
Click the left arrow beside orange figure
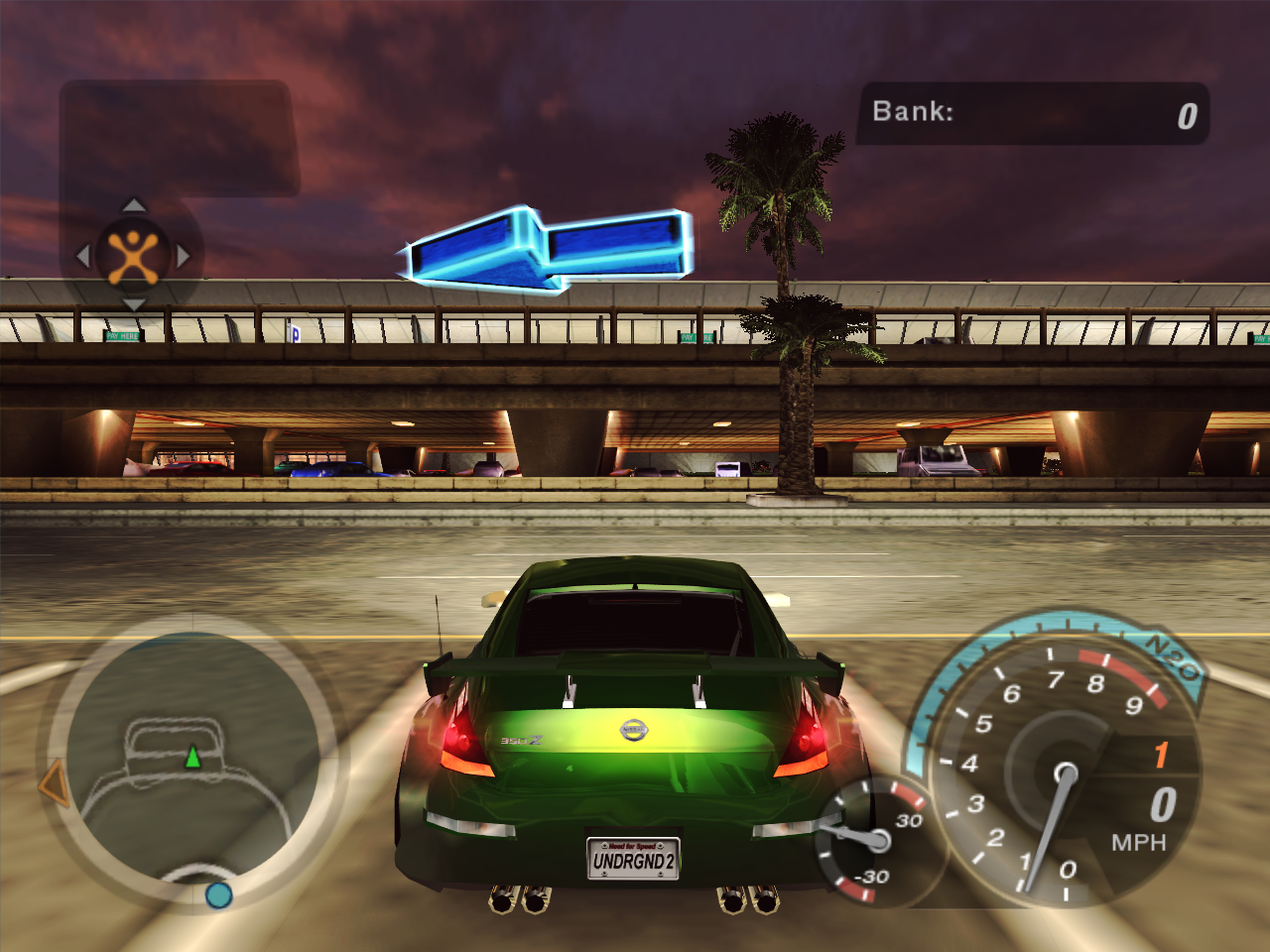point(83,256)
